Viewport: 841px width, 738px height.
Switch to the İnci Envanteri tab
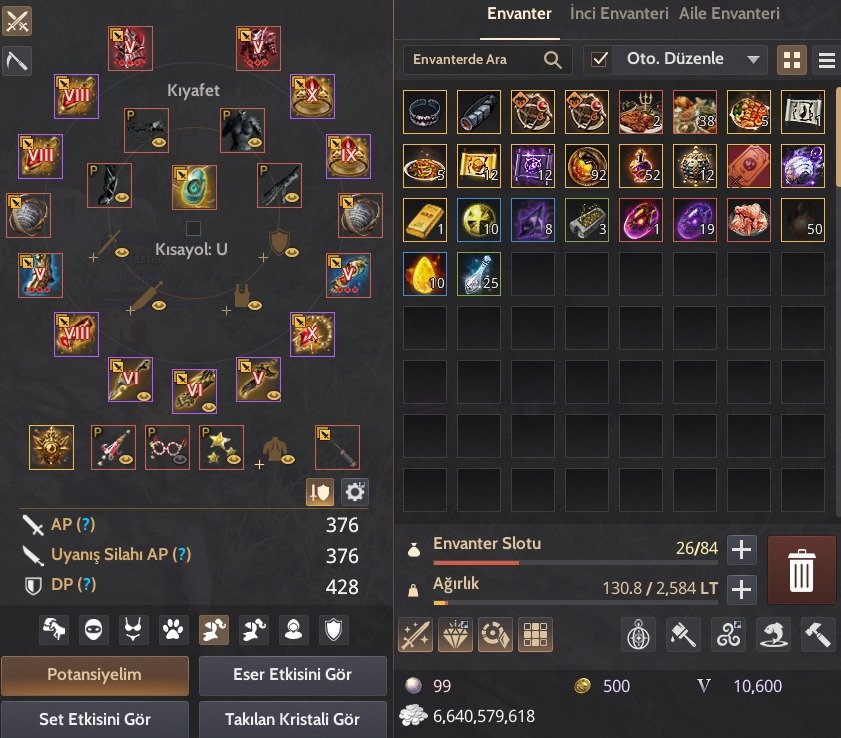point(618,14)
